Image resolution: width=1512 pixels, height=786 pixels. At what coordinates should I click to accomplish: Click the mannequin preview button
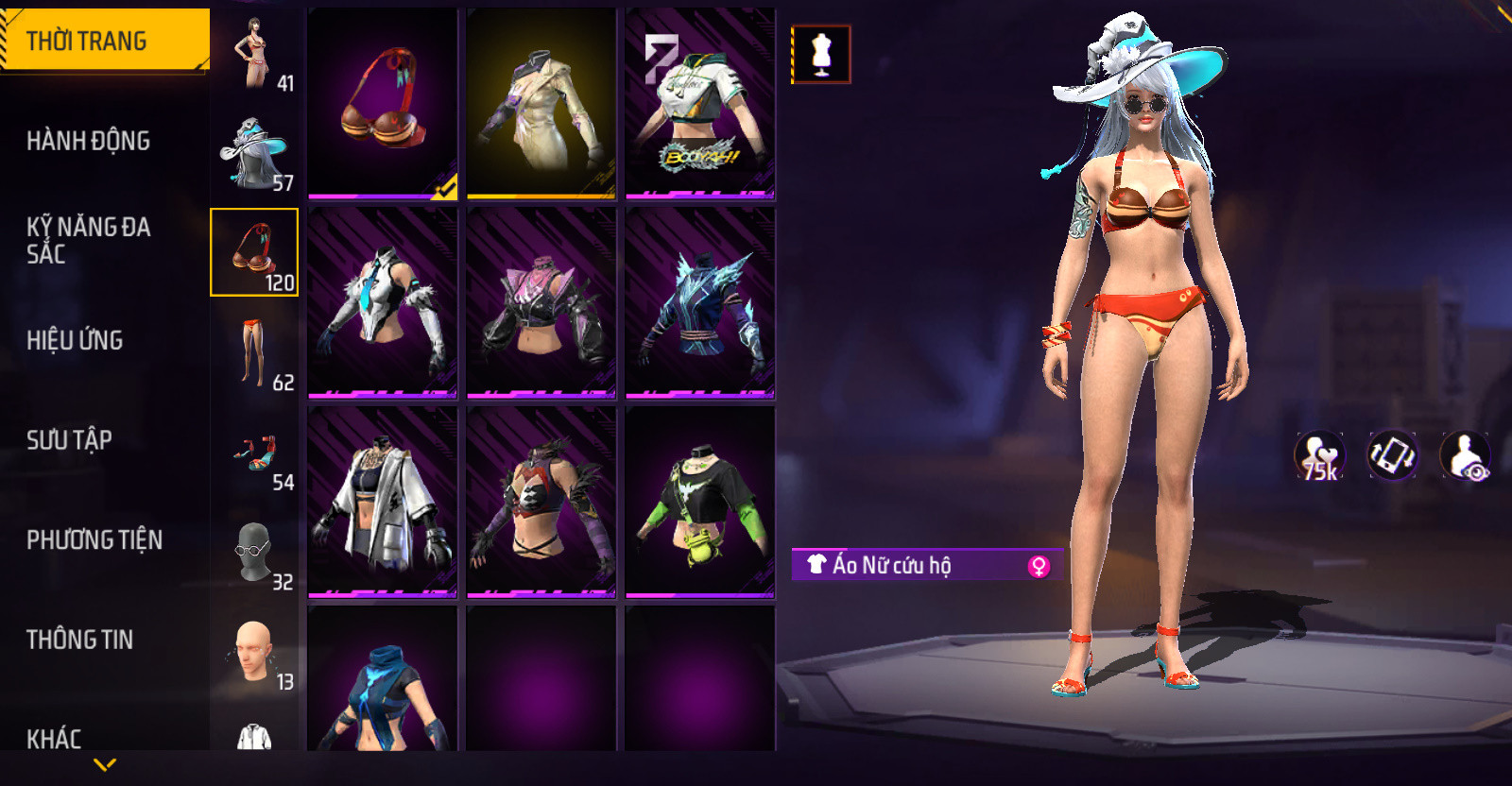coord(821,54)
